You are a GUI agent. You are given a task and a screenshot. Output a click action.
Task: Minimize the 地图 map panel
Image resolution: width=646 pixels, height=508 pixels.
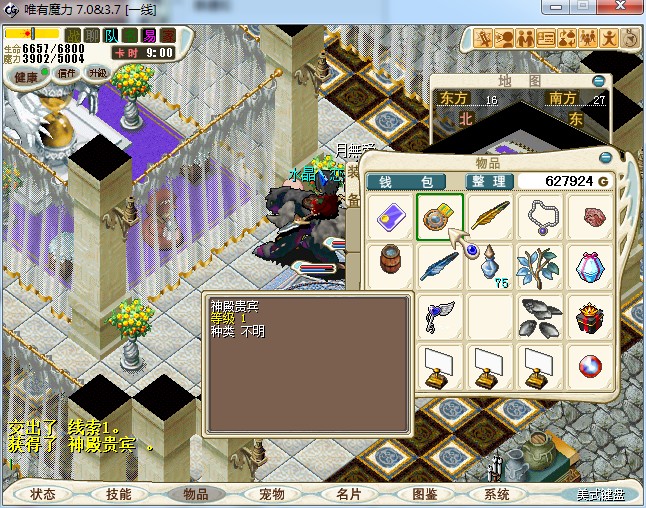click(x=598, y=80)
